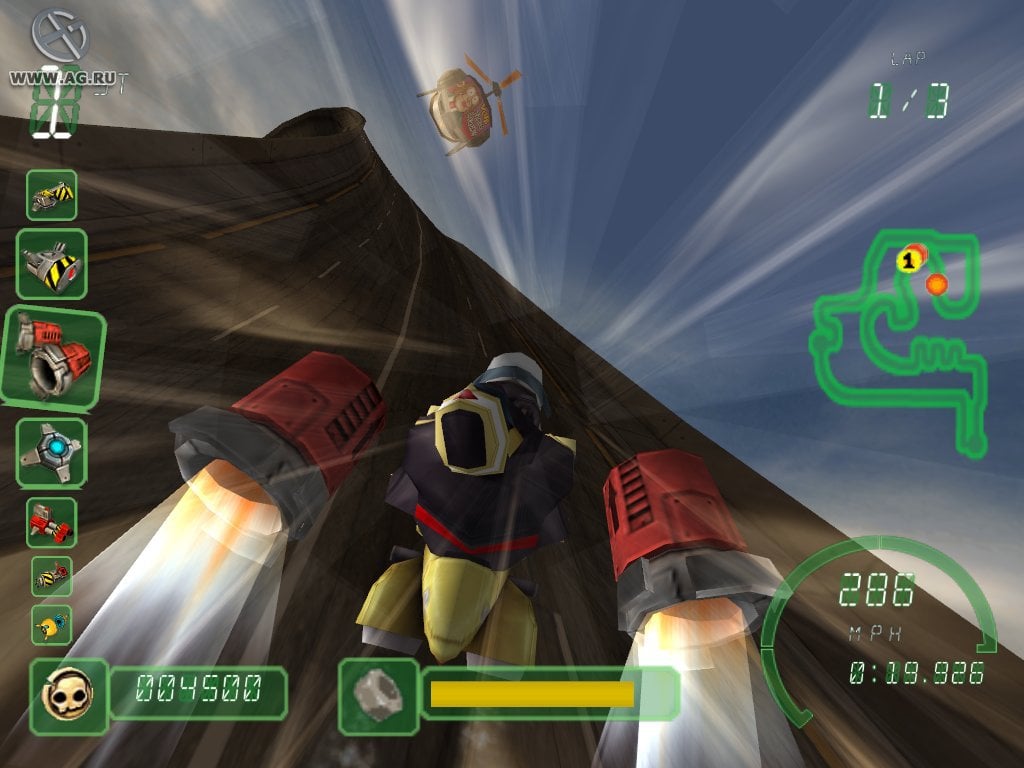The image size is (1024, 768).
Task: Click the skull emblem beside the score
Action: (x=68, y=692)
